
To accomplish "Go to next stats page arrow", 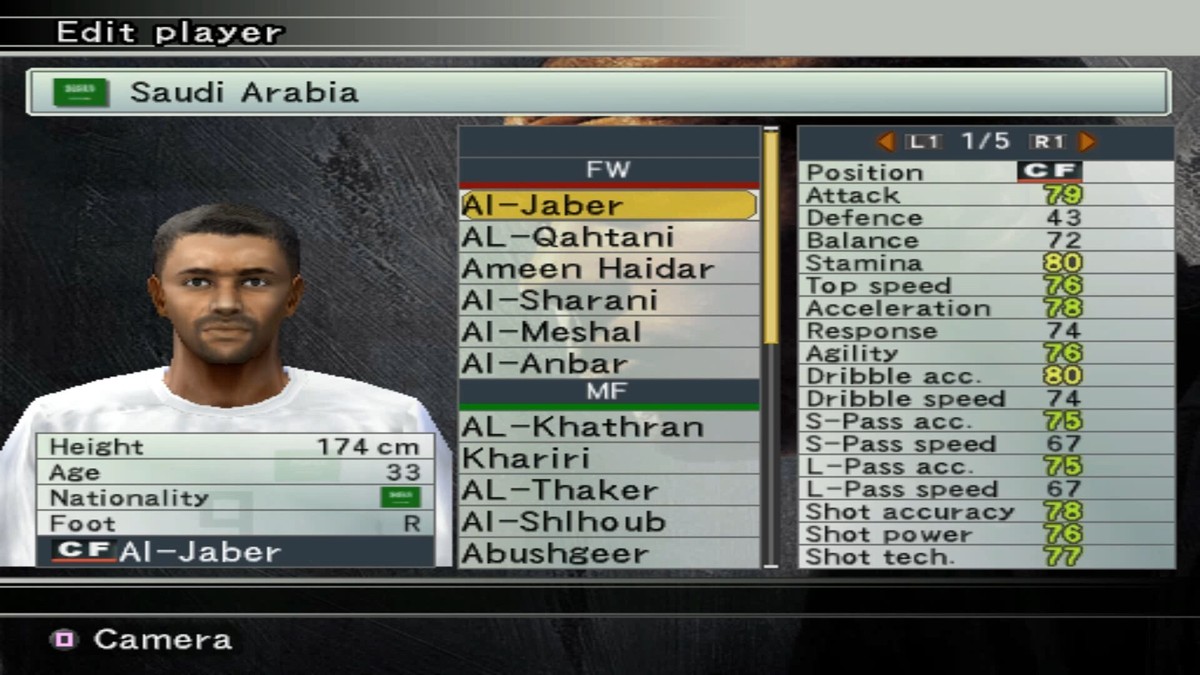I will (1087, 142).
